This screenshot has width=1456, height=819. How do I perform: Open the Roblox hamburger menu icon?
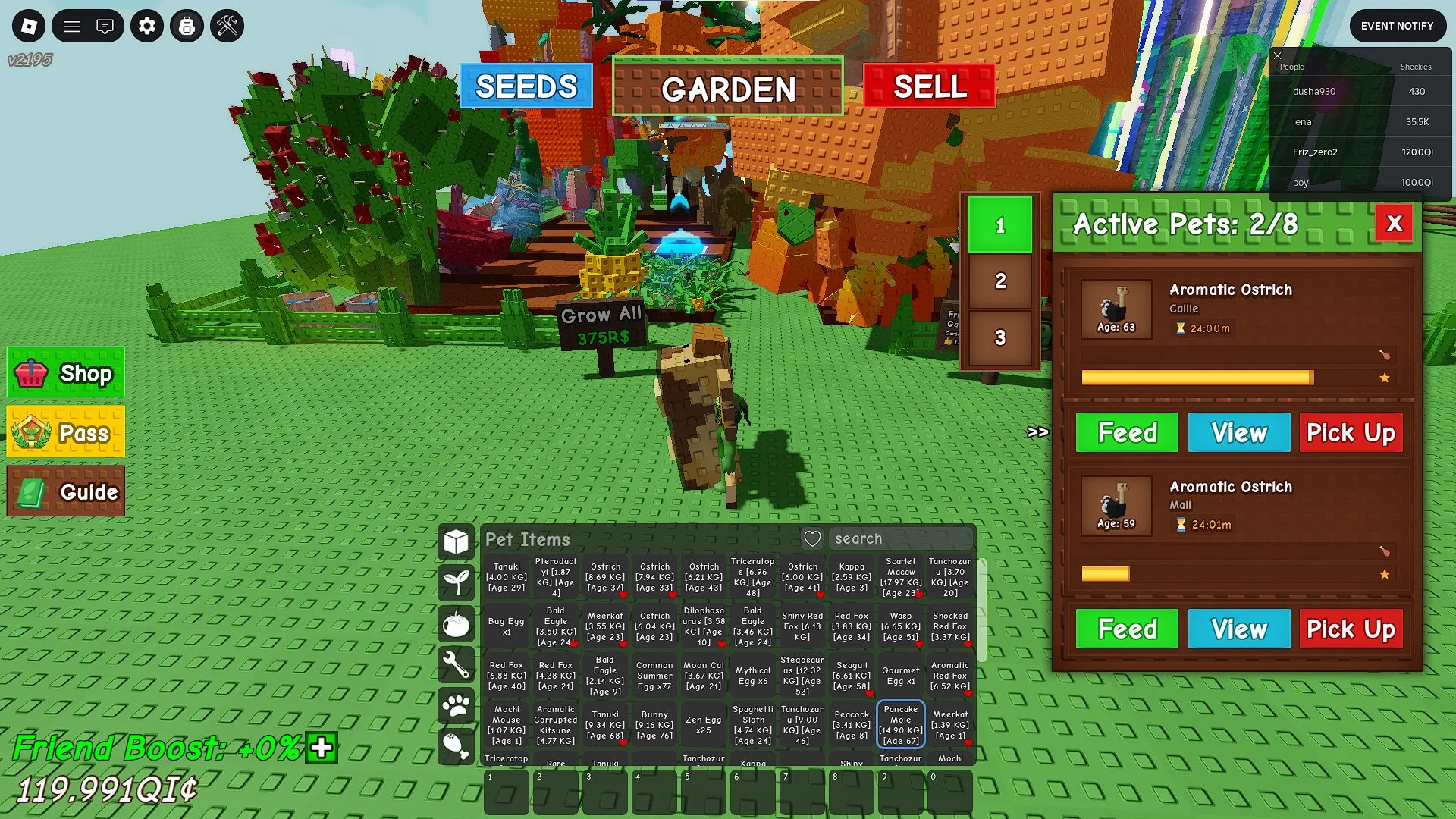click(72, 26)
